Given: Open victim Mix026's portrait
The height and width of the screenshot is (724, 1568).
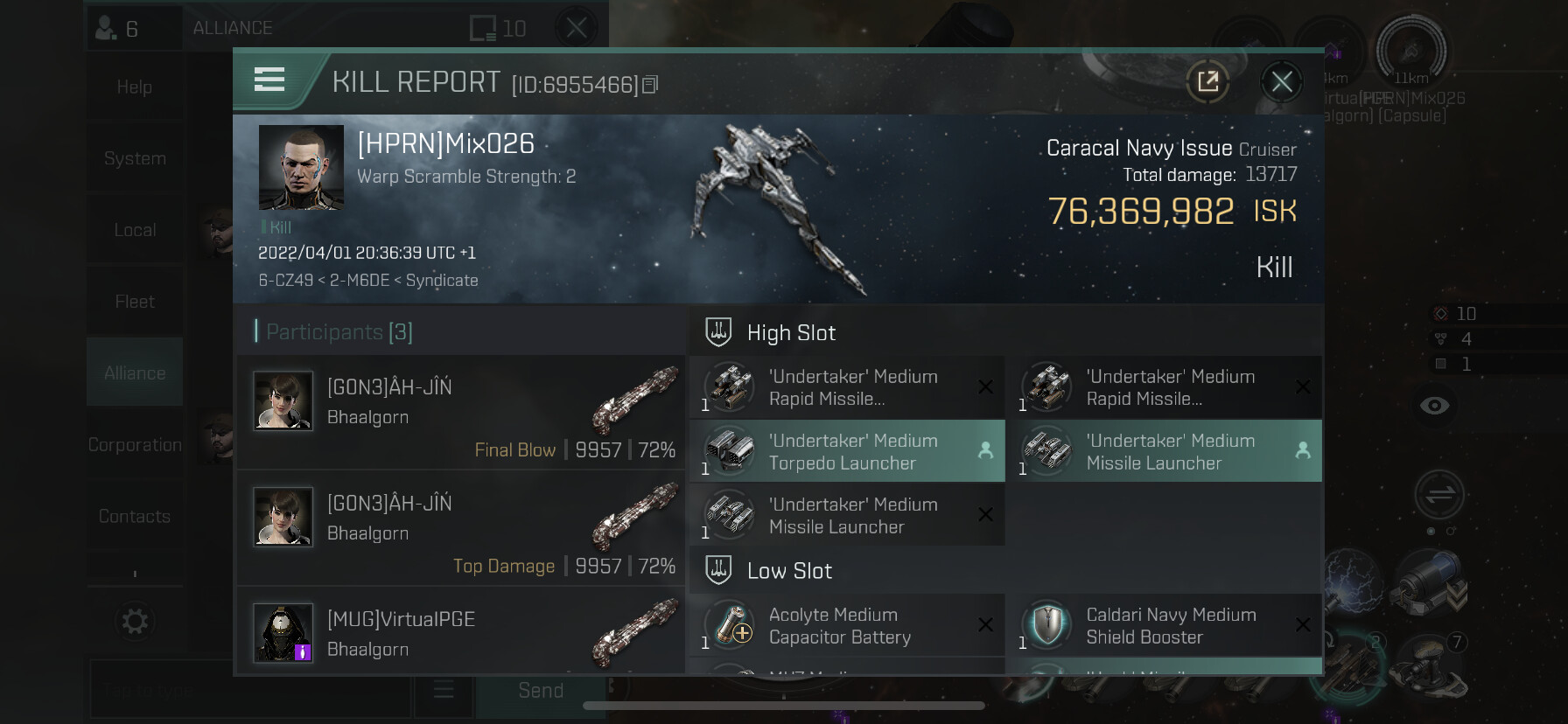Looking at the screenshot, I should (301, 167).
